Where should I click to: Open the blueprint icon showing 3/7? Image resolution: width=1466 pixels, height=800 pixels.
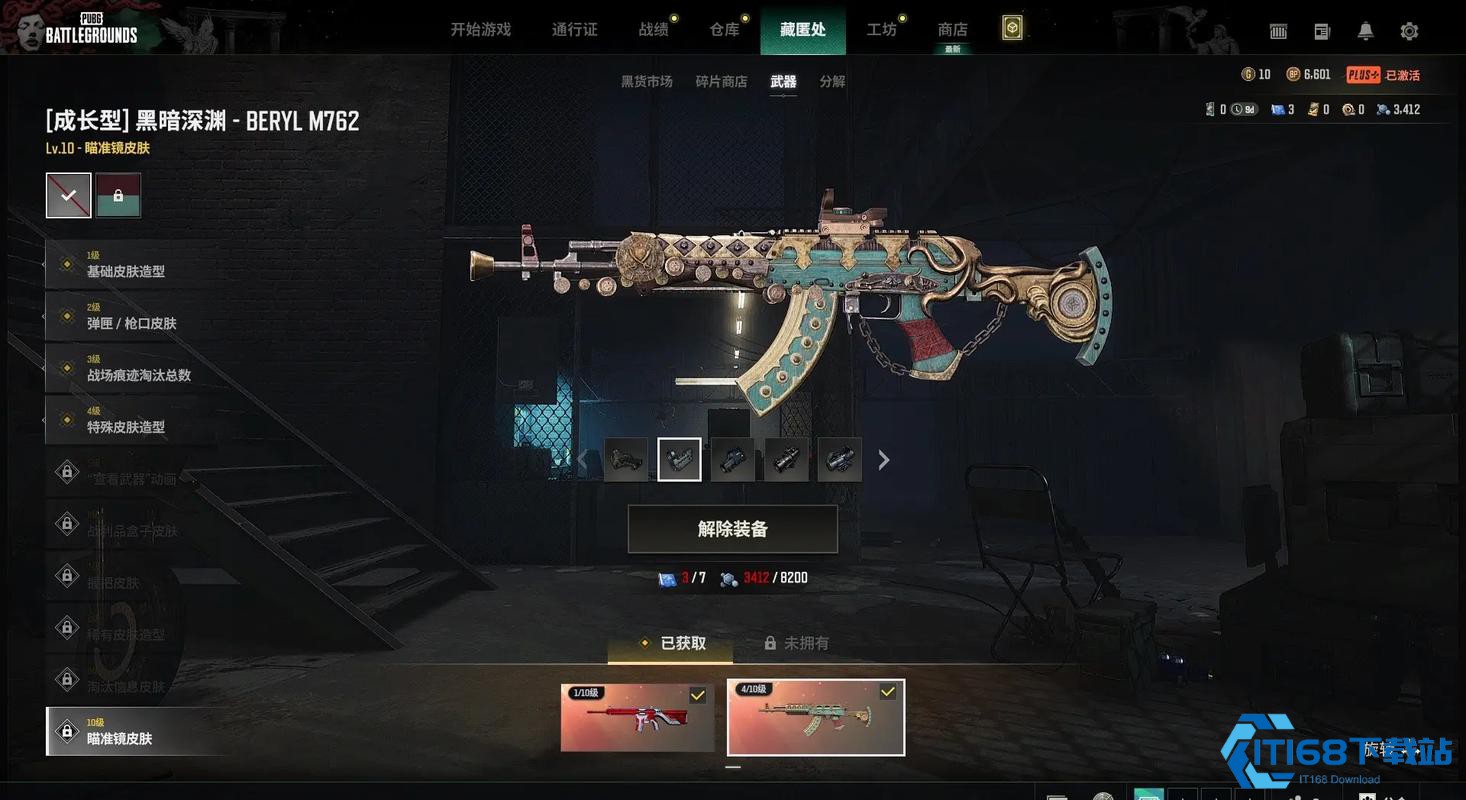[668, 577]
